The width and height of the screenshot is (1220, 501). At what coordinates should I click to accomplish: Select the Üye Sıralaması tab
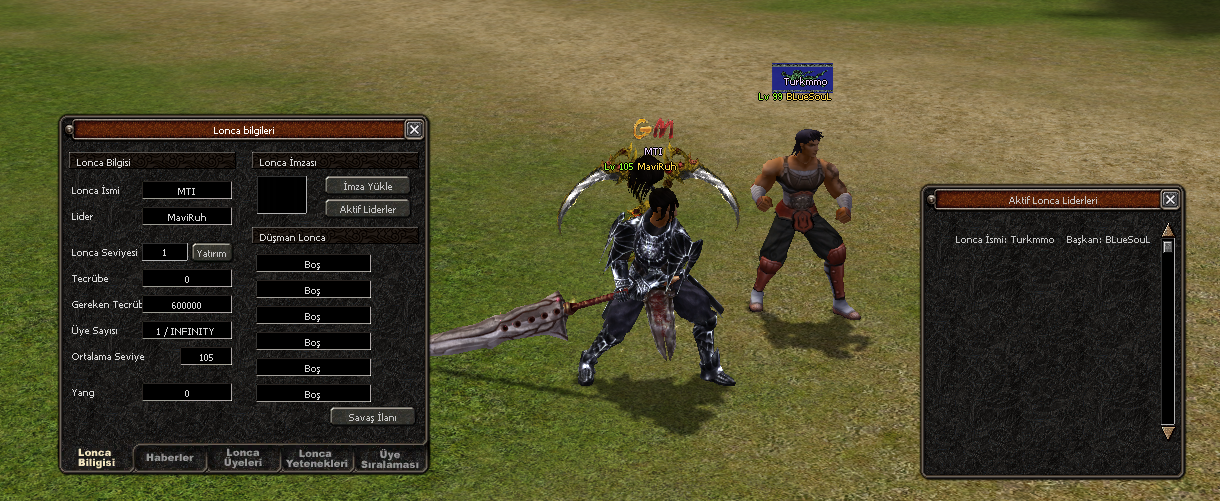pyautogui.click(x=390, y=459)
